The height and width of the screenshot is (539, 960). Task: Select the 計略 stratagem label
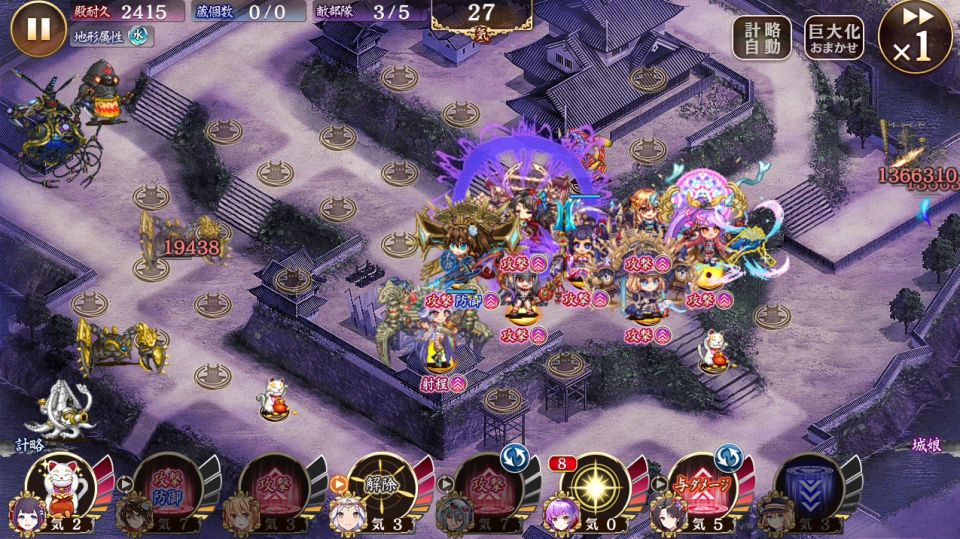click(29, 445)
